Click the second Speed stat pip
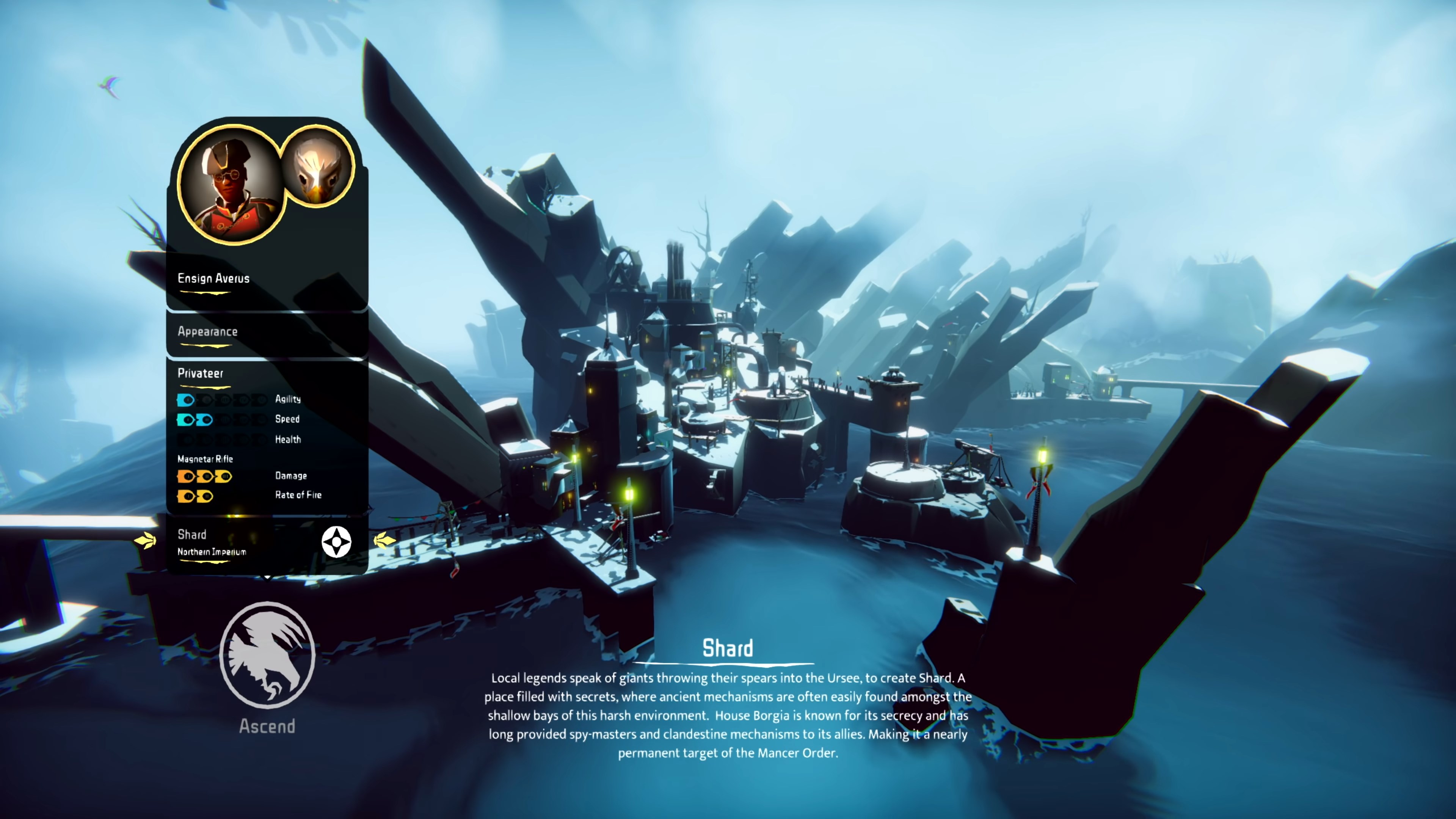This screenshot has width=1456, height=819. [207, 420]
